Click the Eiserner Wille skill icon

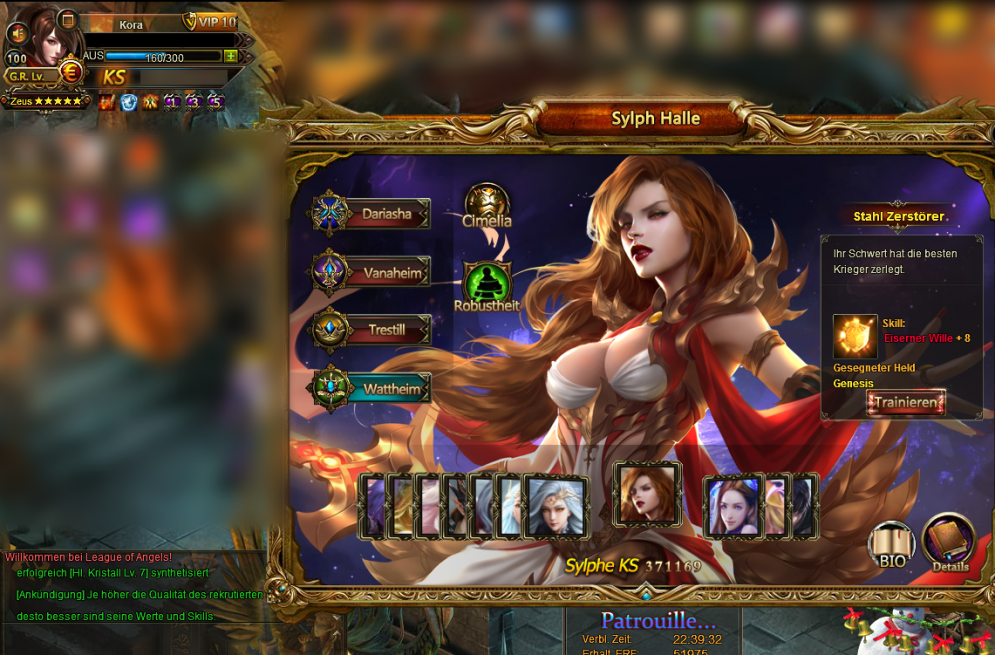tap(855, 337)
